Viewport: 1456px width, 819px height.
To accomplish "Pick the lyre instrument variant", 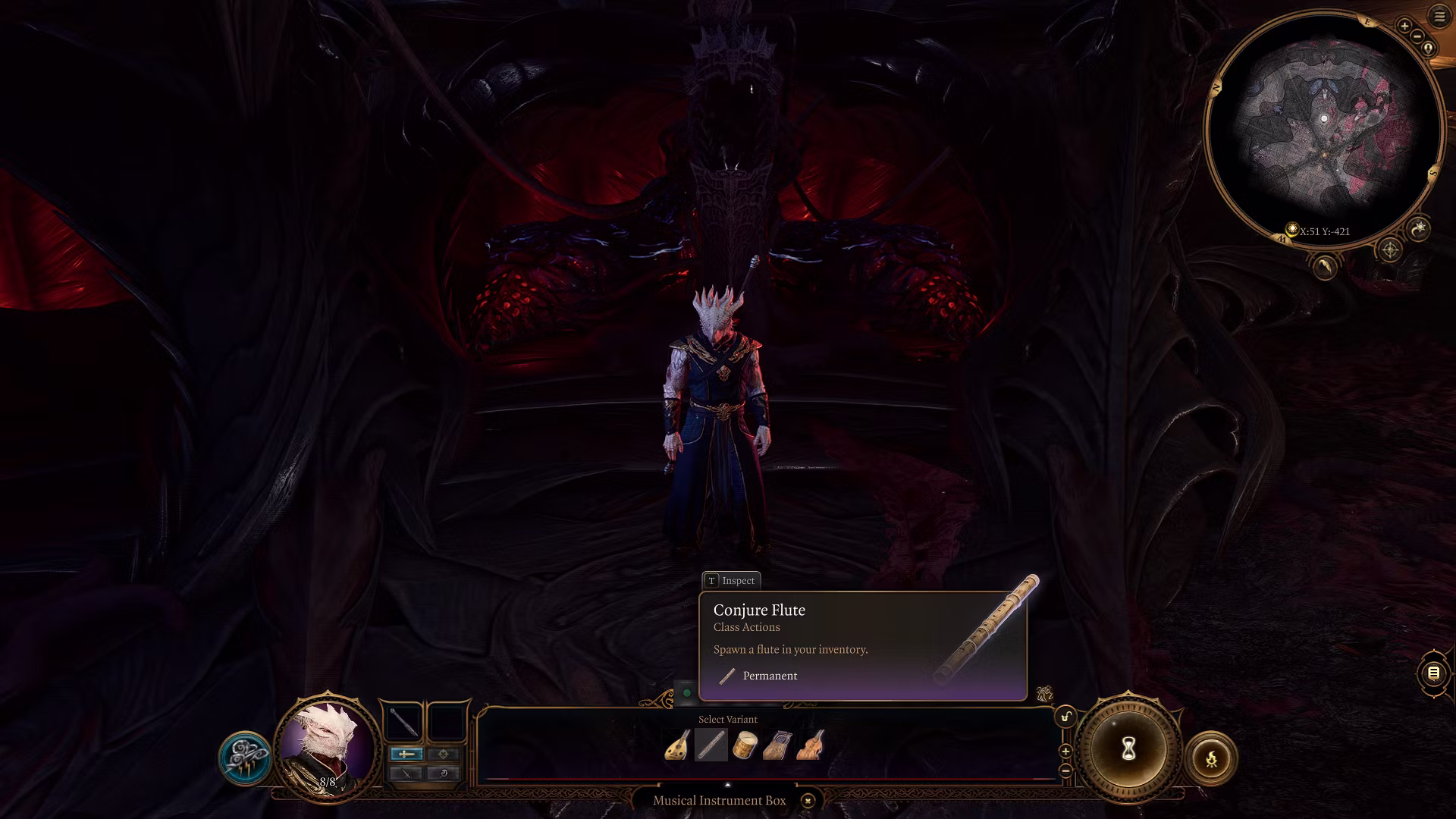I will click(x=778, y=745).
